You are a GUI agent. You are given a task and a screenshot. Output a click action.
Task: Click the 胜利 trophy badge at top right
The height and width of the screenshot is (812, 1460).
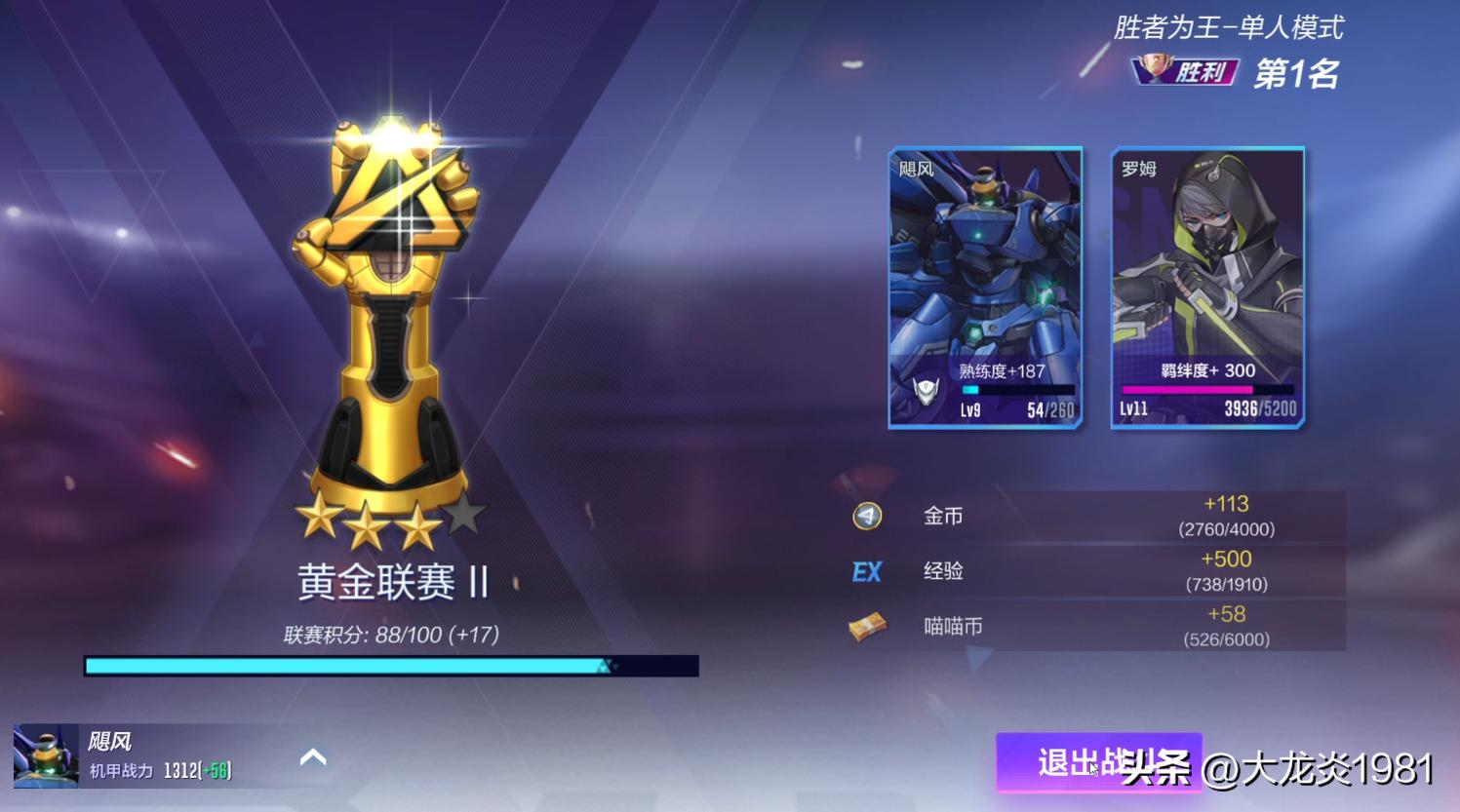click(1182, 69)
